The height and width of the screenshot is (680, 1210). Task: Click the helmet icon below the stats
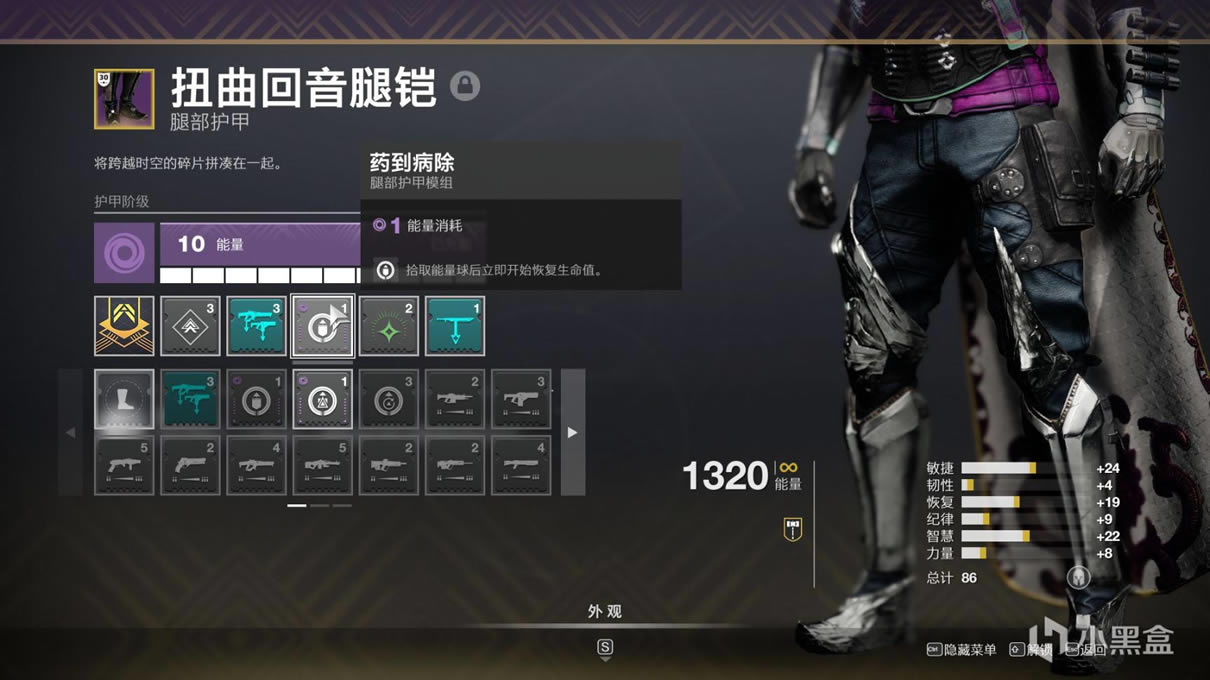coord(1078,577)
